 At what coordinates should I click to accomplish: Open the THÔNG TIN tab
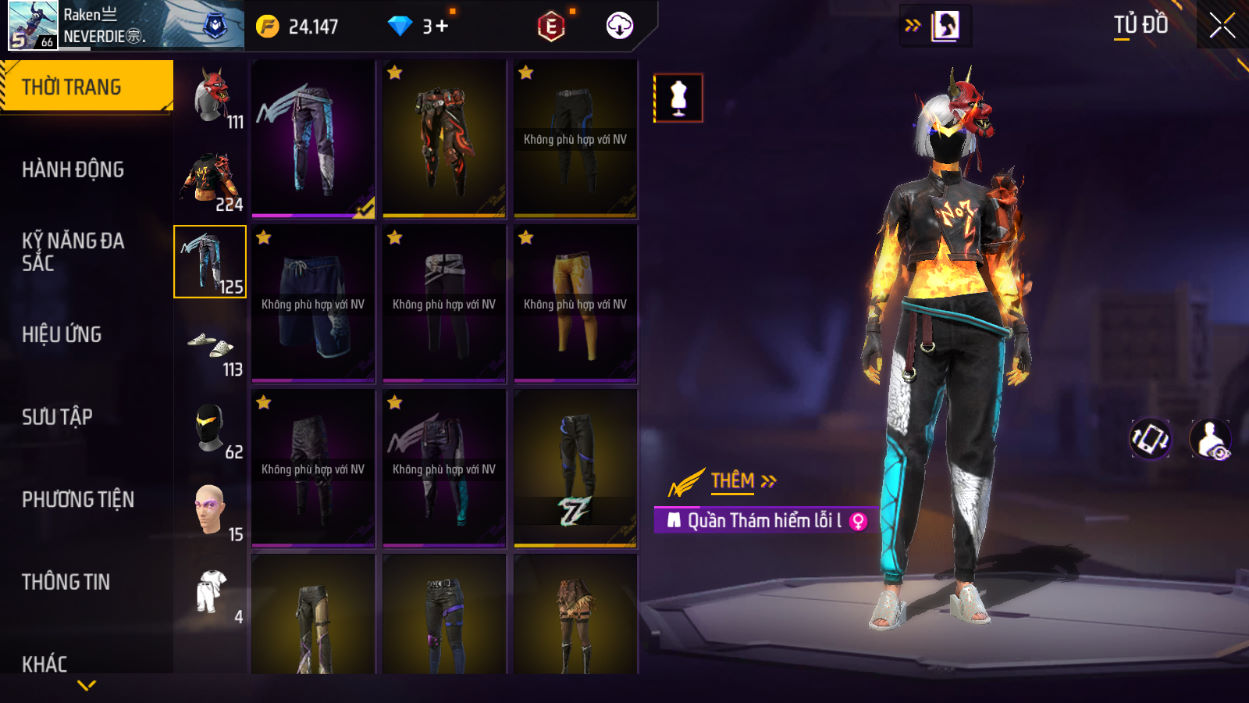(x=66, y=582)
